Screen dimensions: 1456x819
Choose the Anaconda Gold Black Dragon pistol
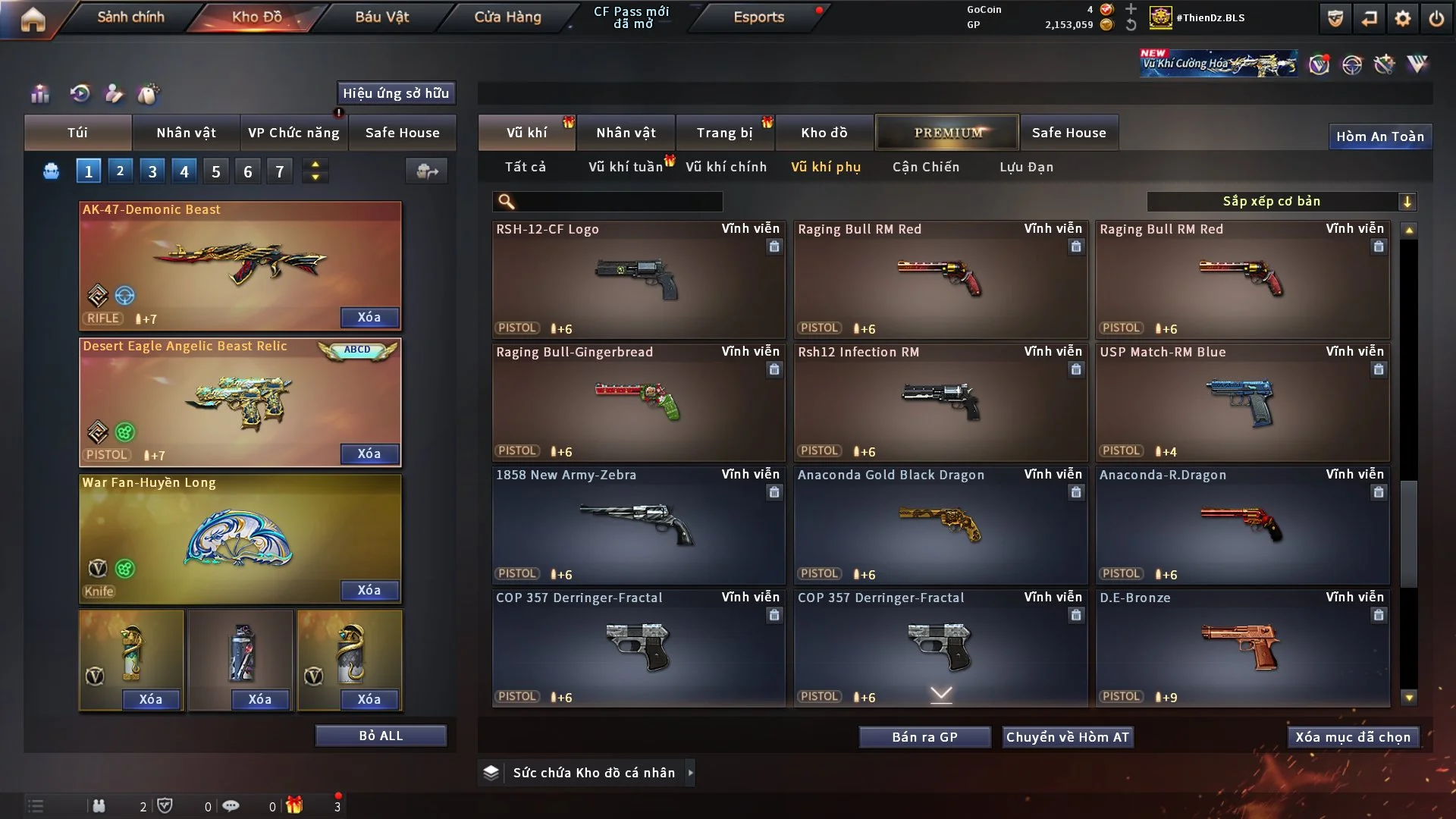[940, 525]
